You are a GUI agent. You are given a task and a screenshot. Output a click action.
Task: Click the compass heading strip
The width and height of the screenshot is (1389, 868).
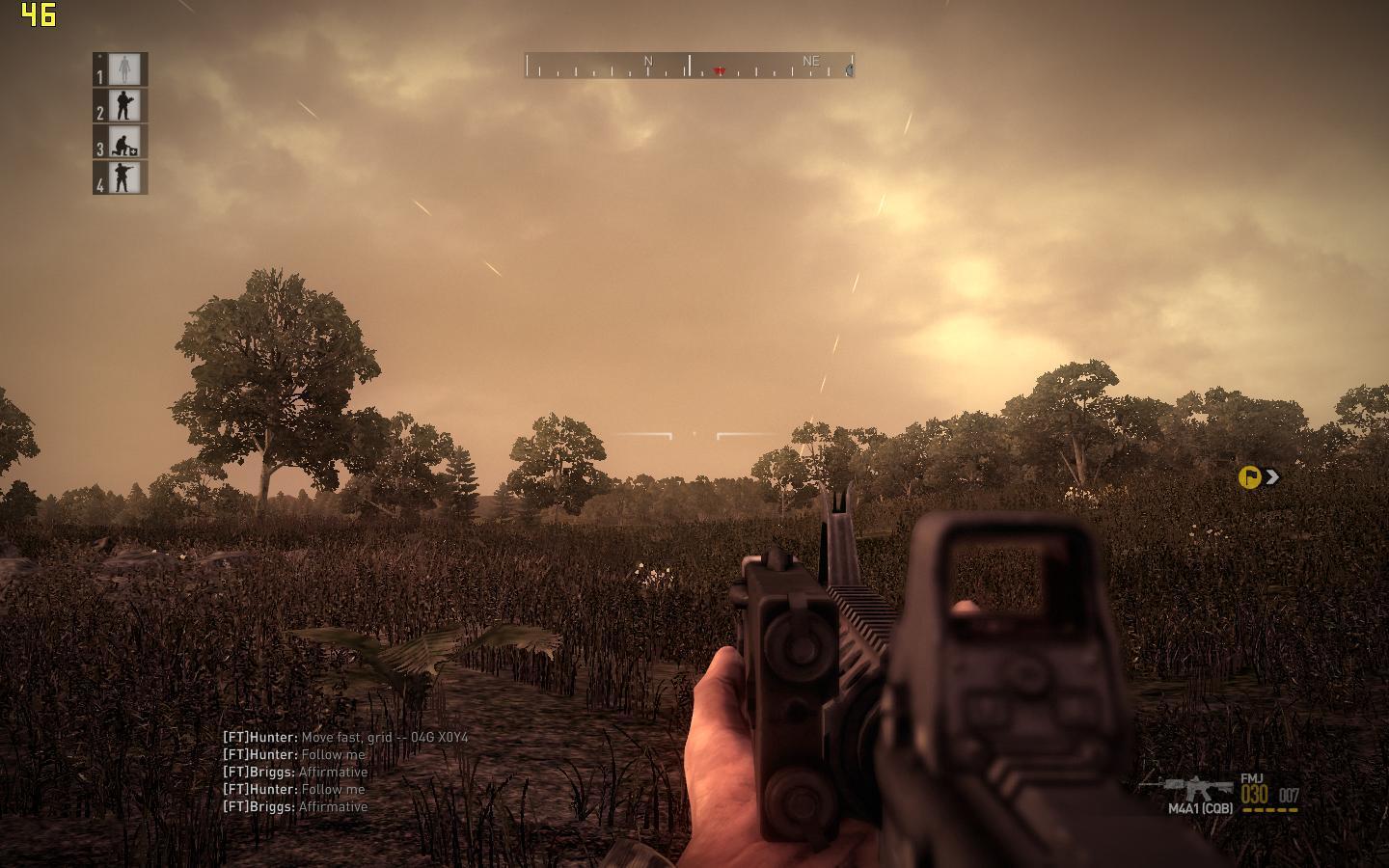tap(689, 66)
